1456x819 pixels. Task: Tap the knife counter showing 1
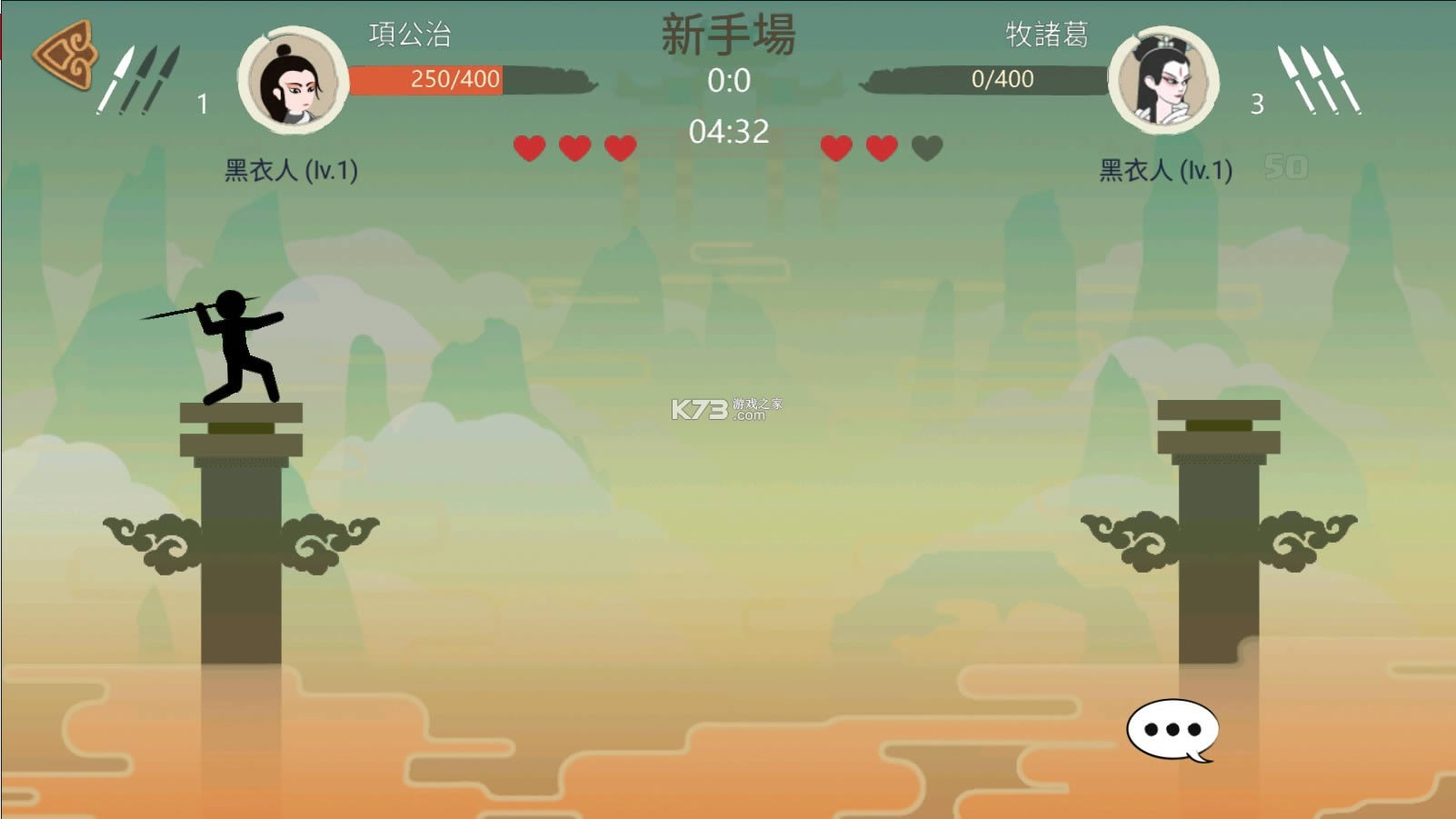tap(202, 103)
